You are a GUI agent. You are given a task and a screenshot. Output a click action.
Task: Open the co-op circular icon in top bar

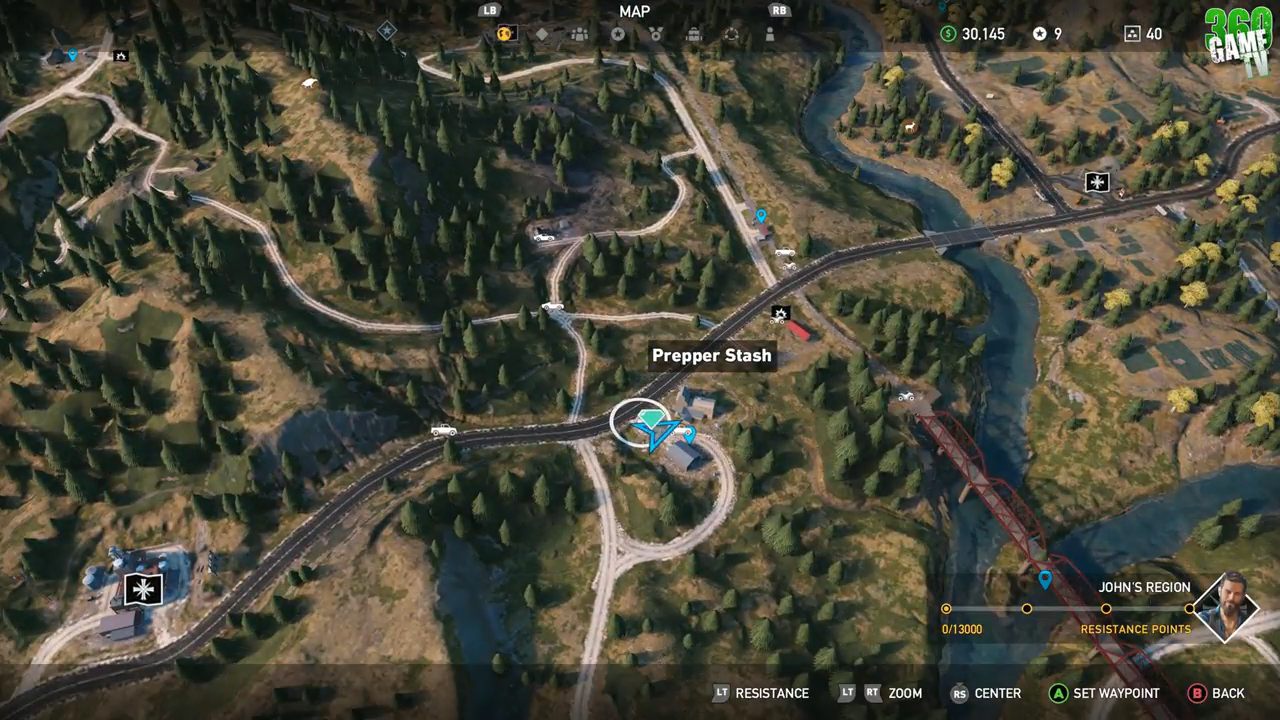731,34
